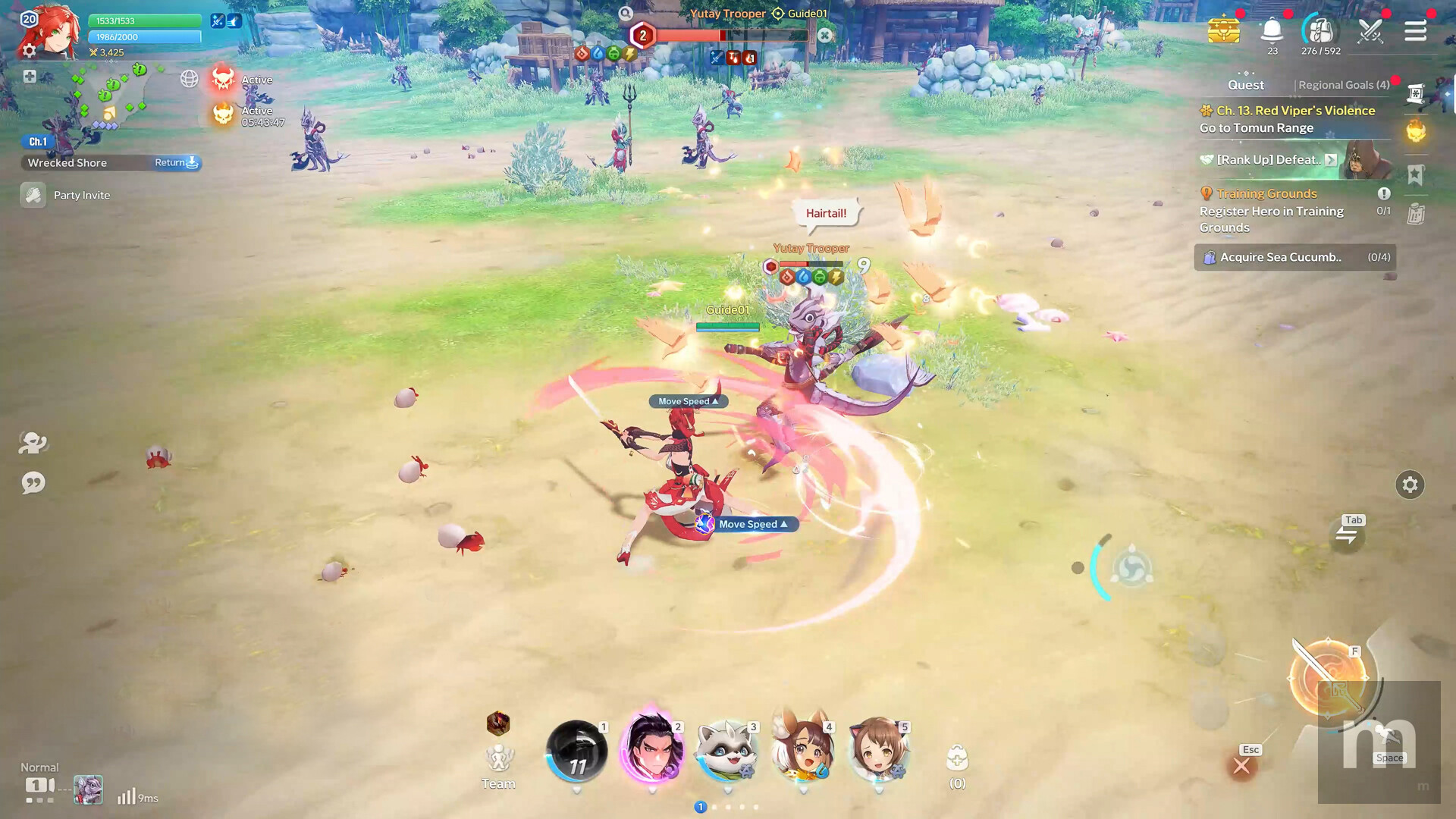
Task: Open the chat bubble icon on left edge
Action: tap(32, 483)
